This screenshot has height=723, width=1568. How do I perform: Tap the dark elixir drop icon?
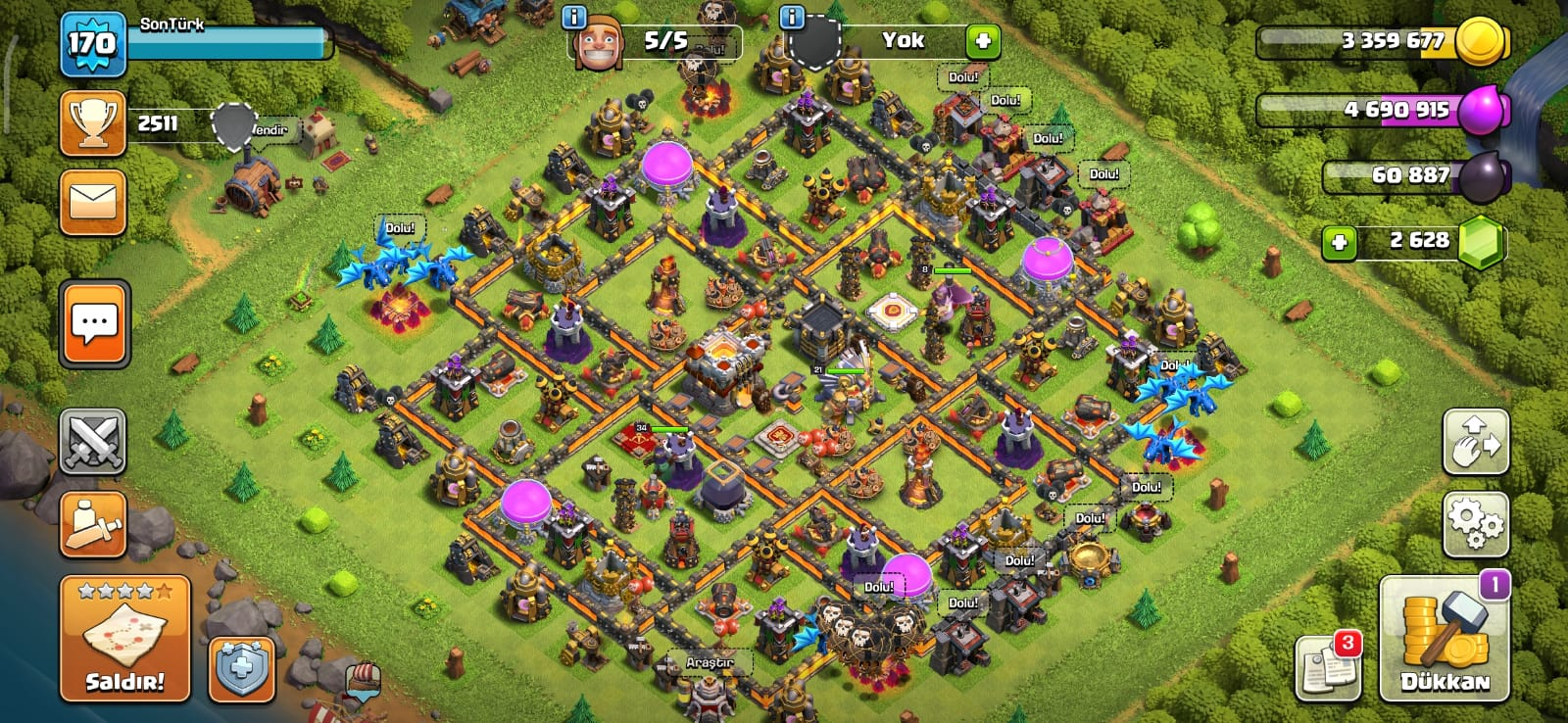coord(1484,176)
